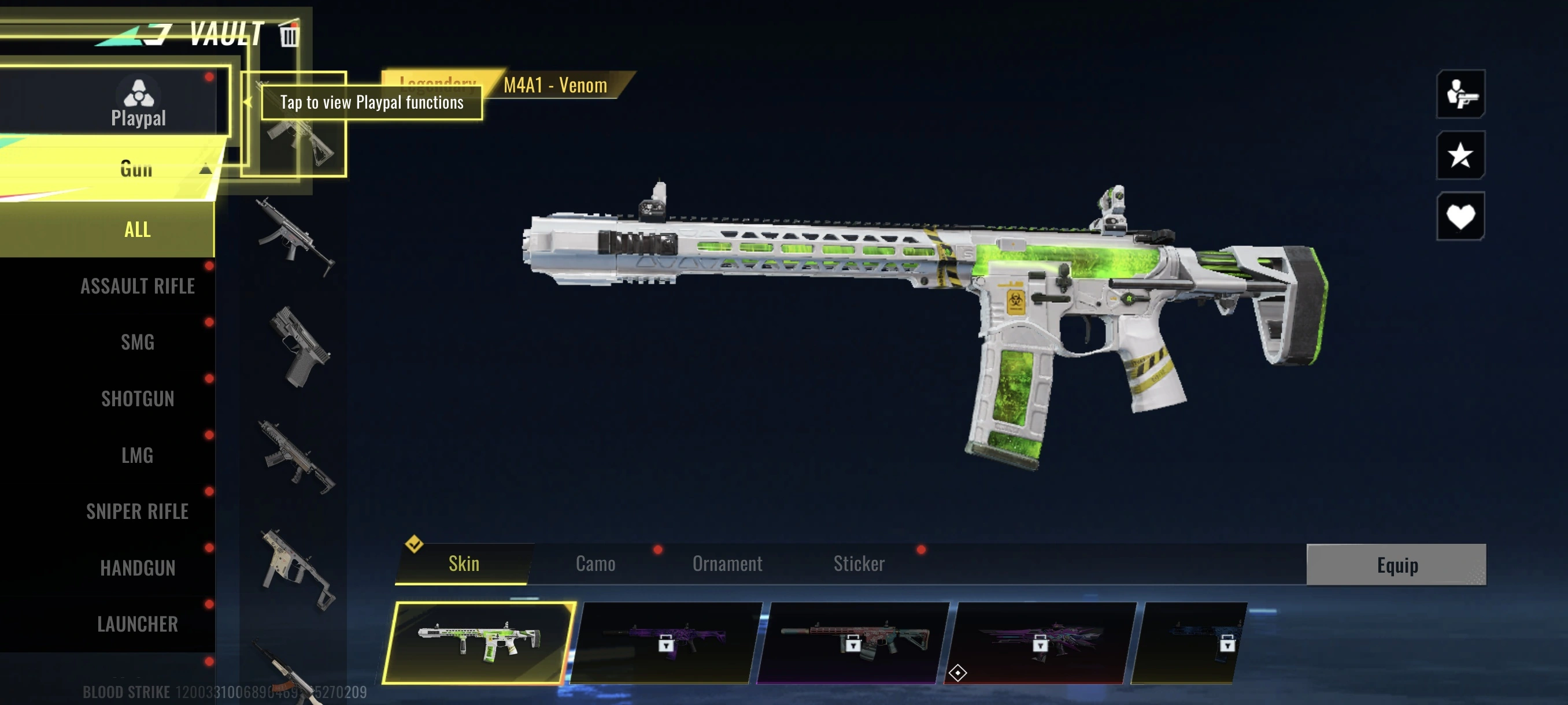Tap the white heart favorite button
Viewport: 1568px width, 705px height.
1460,217
